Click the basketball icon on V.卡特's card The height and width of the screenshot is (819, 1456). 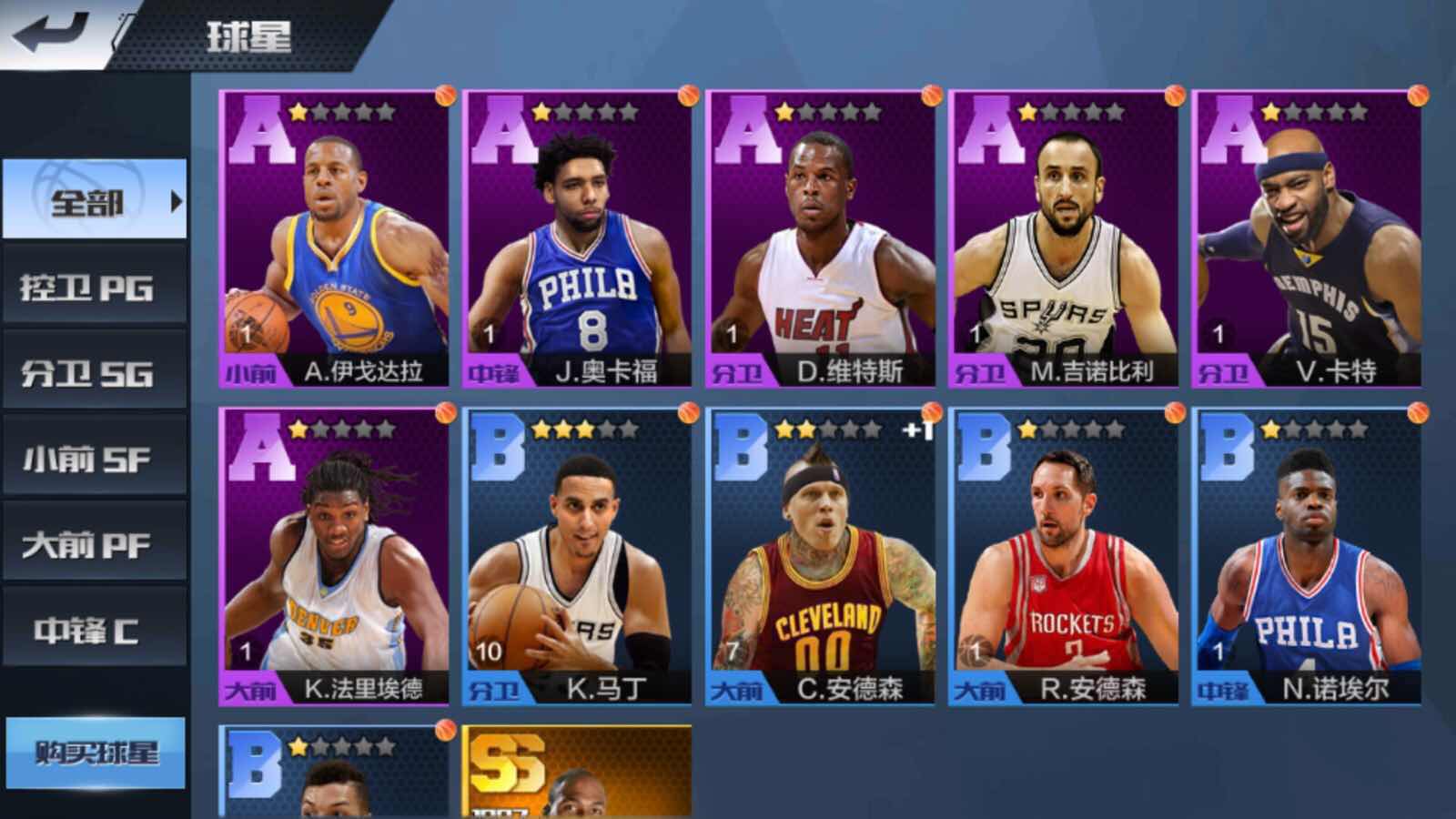pos(1419,94)
